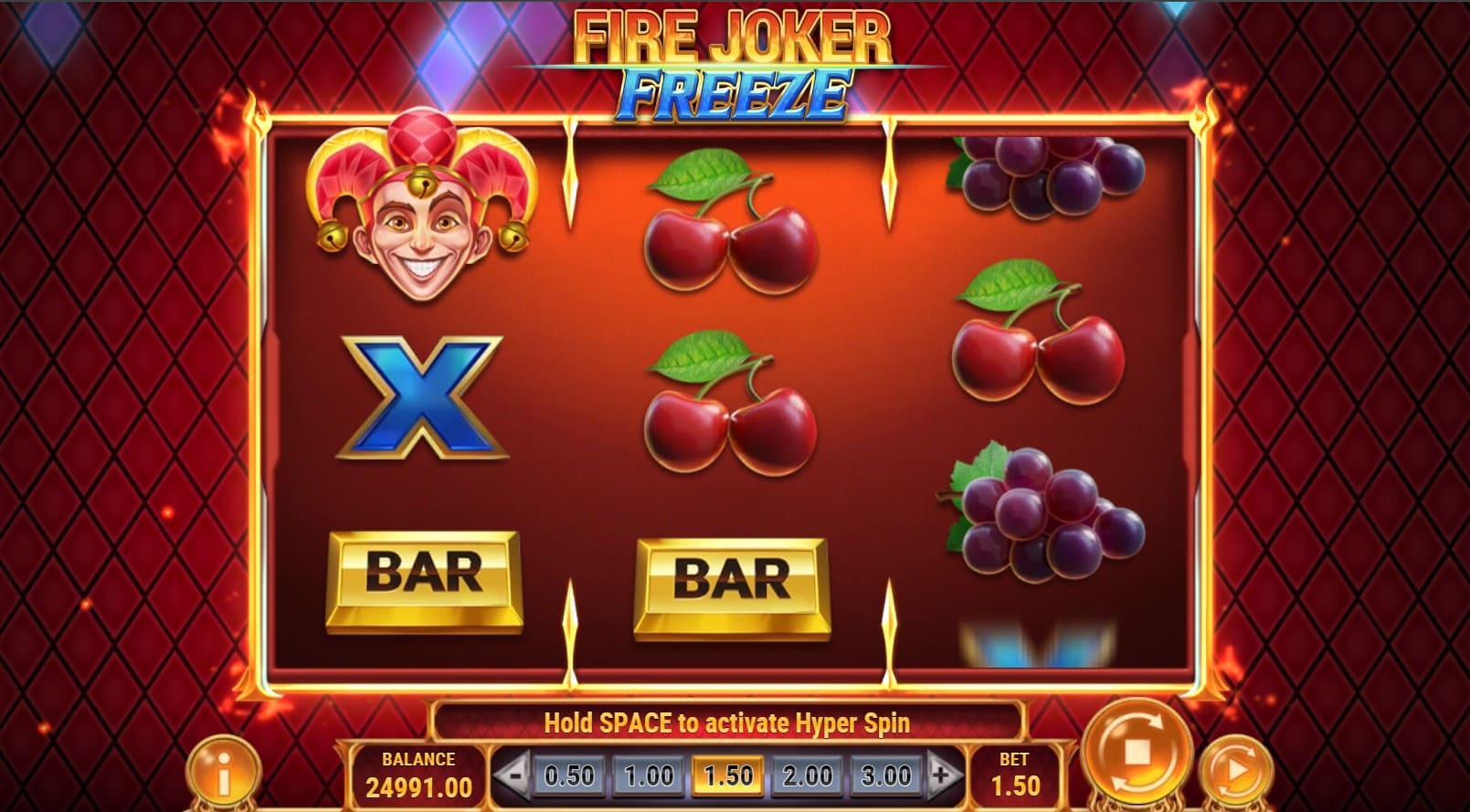Click the BAR symbol on reel two
This screenshot has width=1470, height=812.
(726, 578)
